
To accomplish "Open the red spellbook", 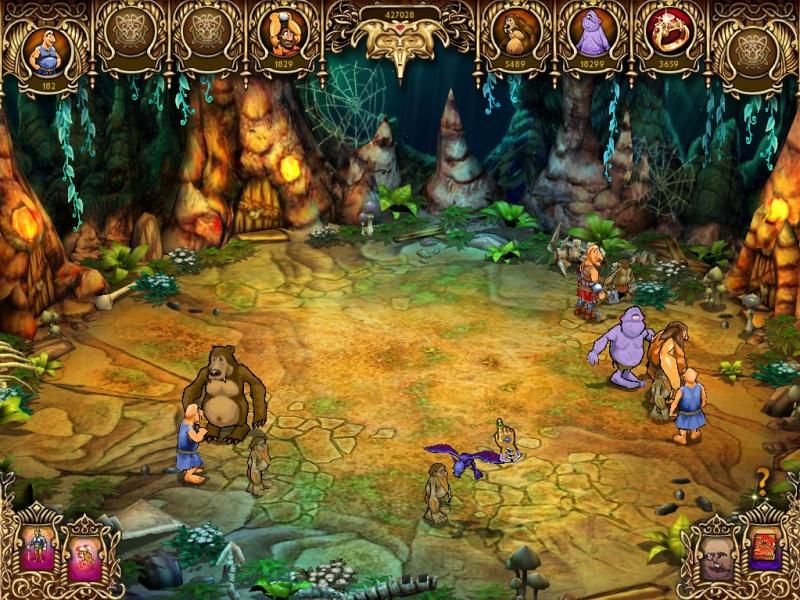I will pos(765,551).
